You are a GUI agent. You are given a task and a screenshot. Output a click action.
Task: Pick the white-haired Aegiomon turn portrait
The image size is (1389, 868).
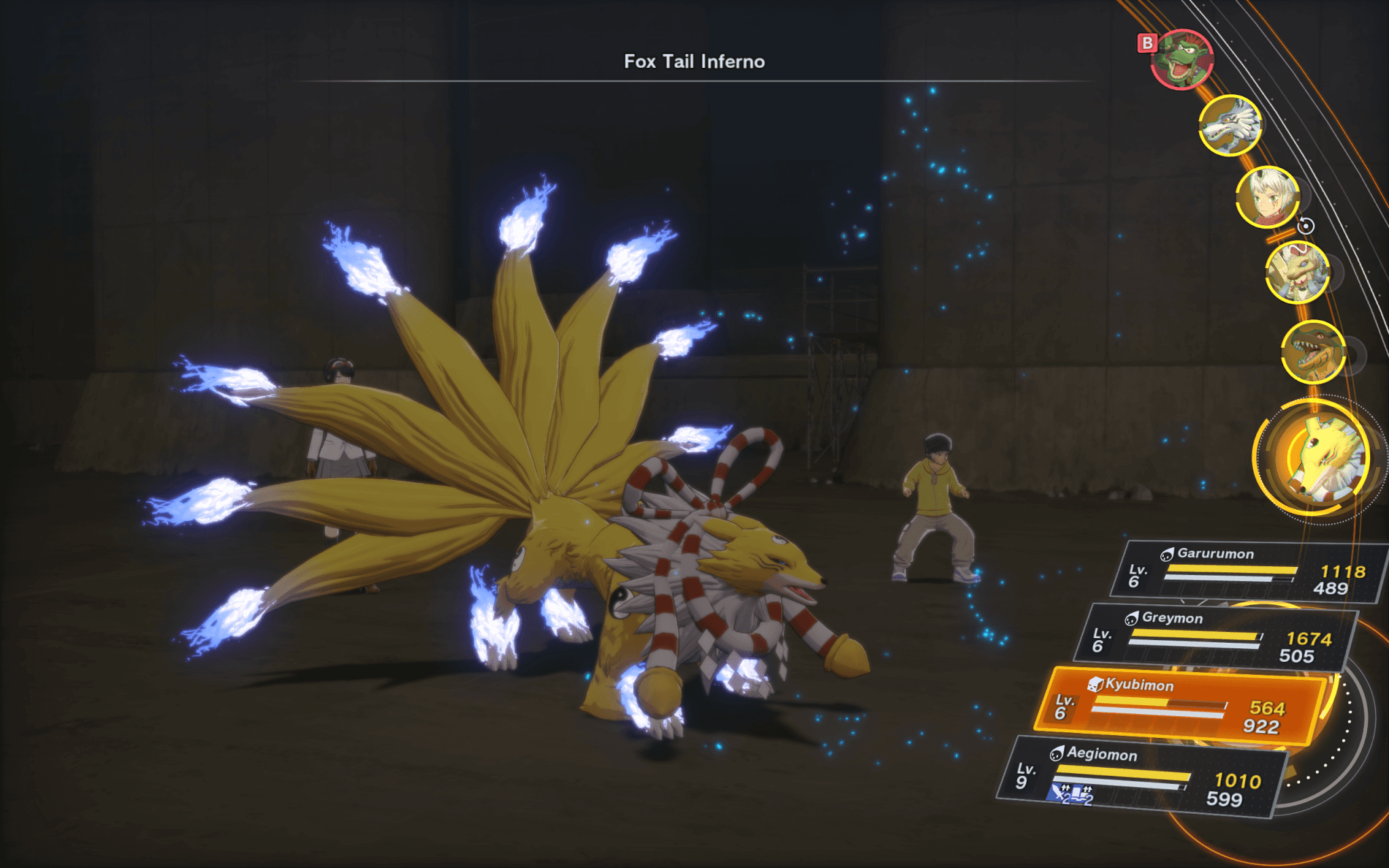[x=1267, y=197]
